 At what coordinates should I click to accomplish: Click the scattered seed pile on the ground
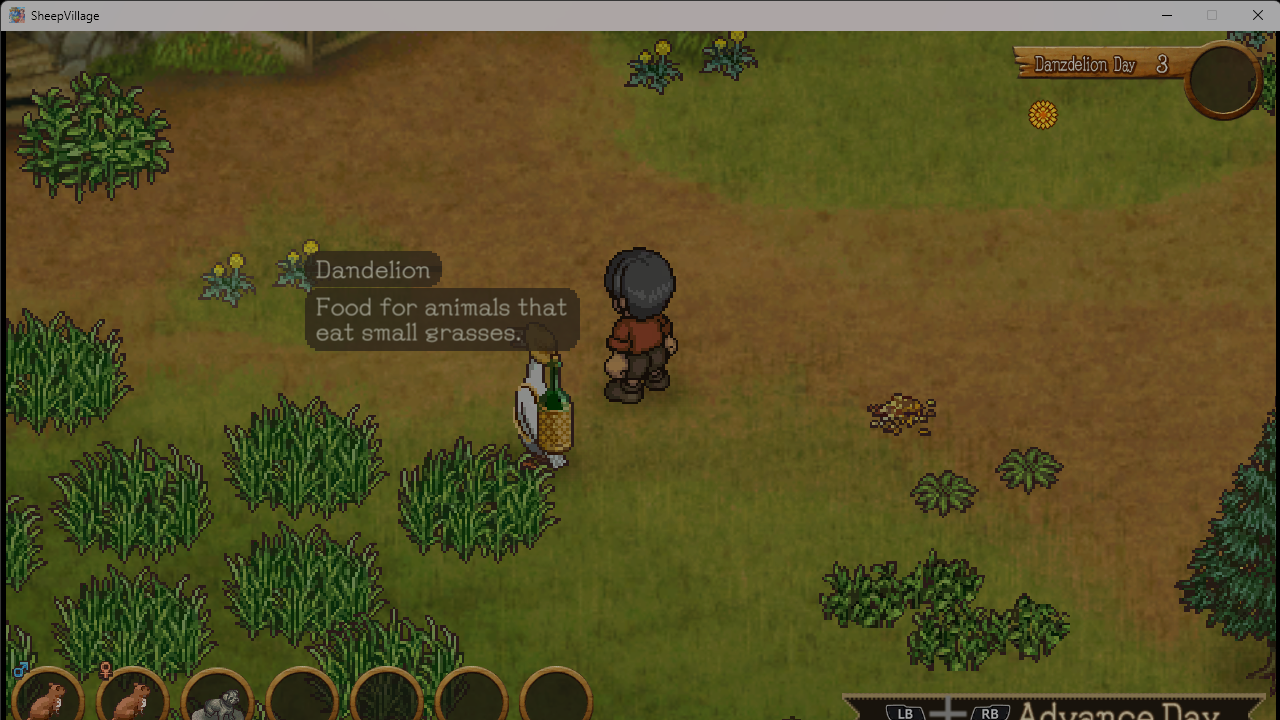tap(900, 410)
